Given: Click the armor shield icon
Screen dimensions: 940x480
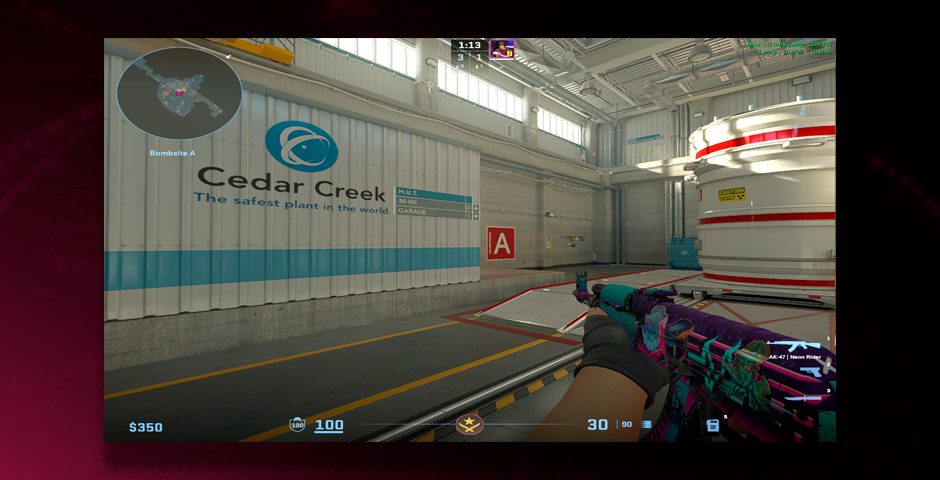Looking at the screenshot, I should (297, 425).
